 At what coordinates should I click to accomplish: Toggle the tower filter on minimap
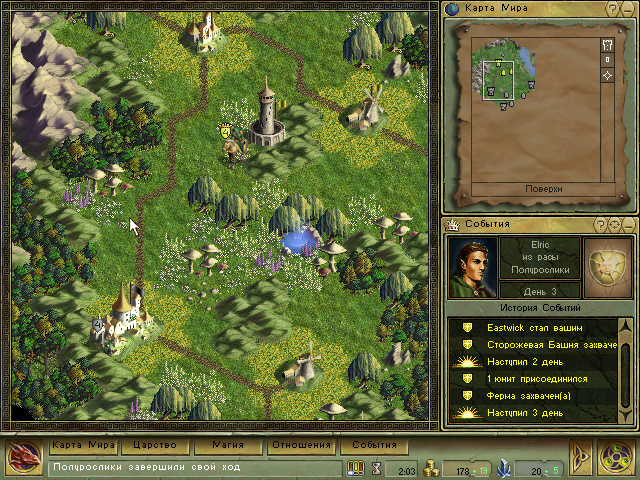(x=608, y=45)
